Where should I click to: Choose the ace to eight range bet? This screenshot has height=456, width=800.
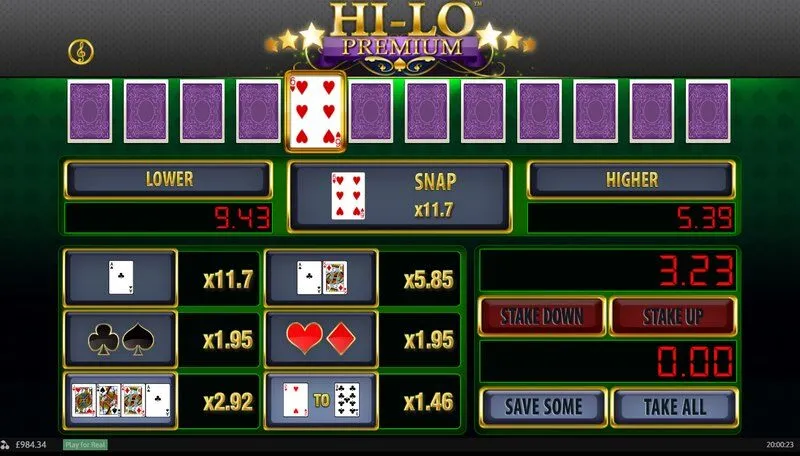pyautogui.click(x=320, y=401)
